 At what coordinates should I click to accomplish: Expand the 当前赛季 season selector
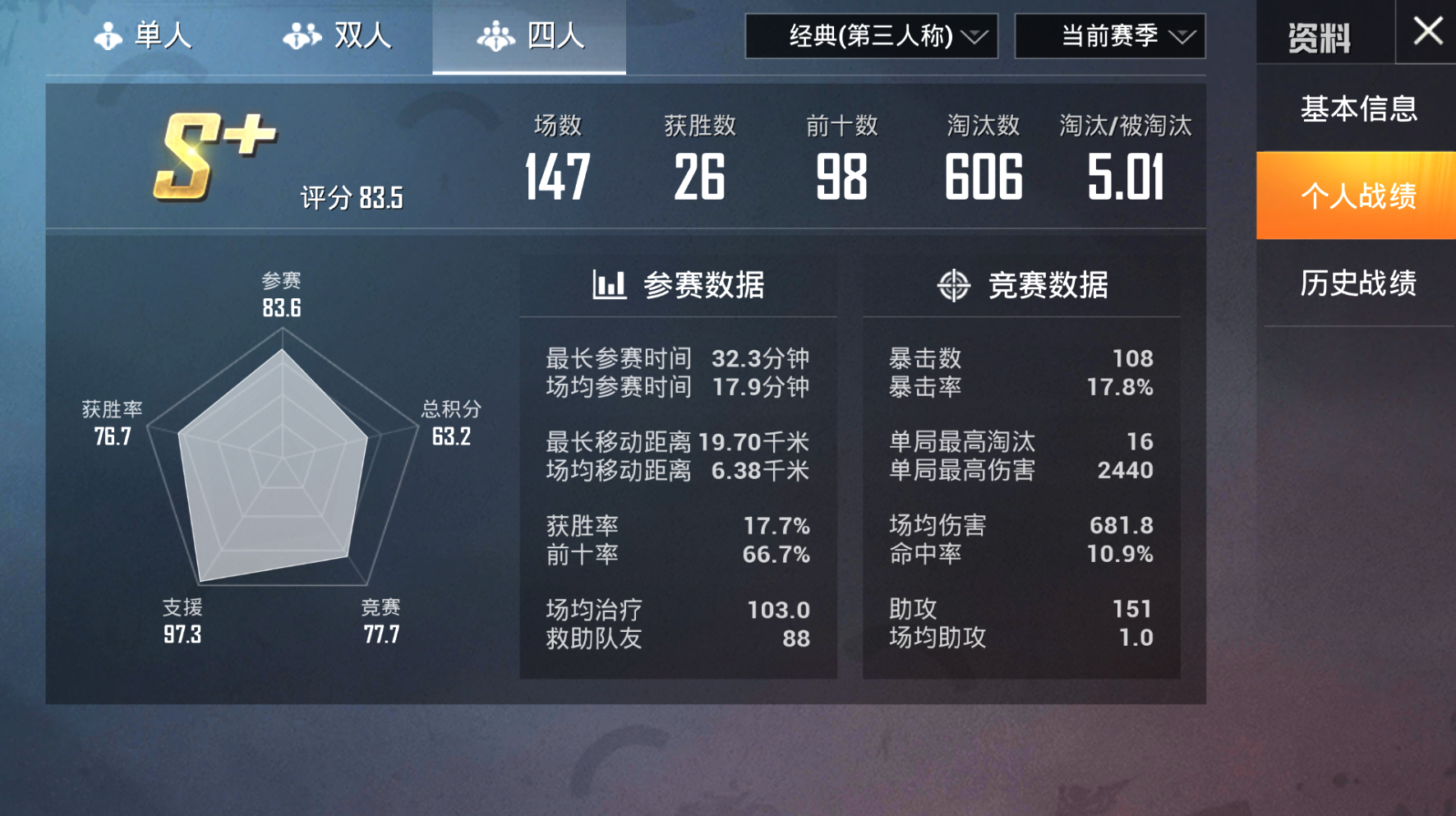coord(1109,35)
